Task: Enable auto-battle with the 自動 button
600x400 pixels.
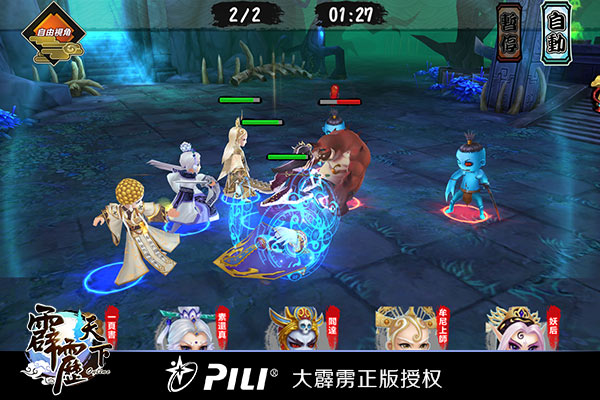Action: coord(555,30)
